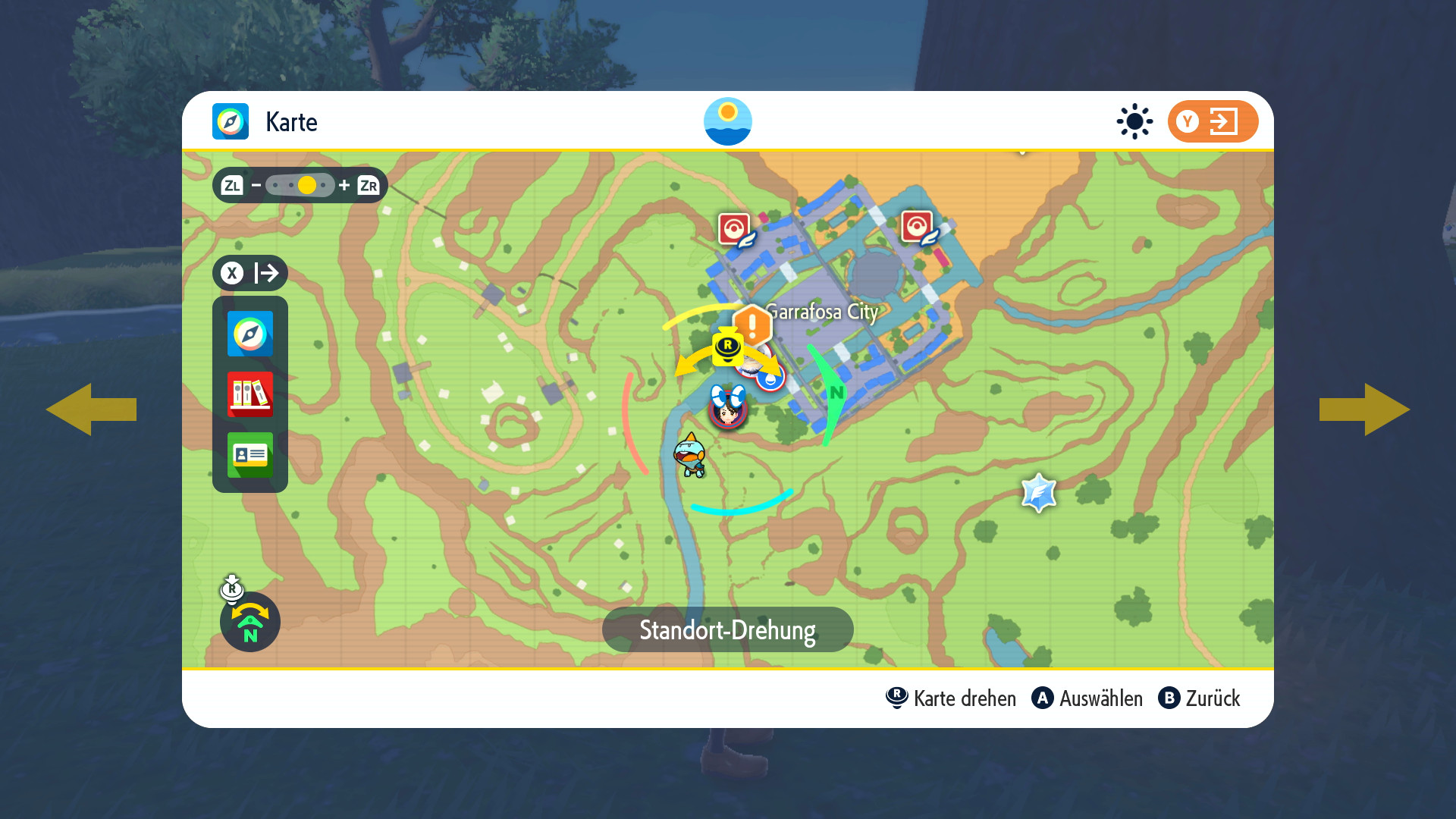Toggle the north-lock map rotation icon

point(249,622)
